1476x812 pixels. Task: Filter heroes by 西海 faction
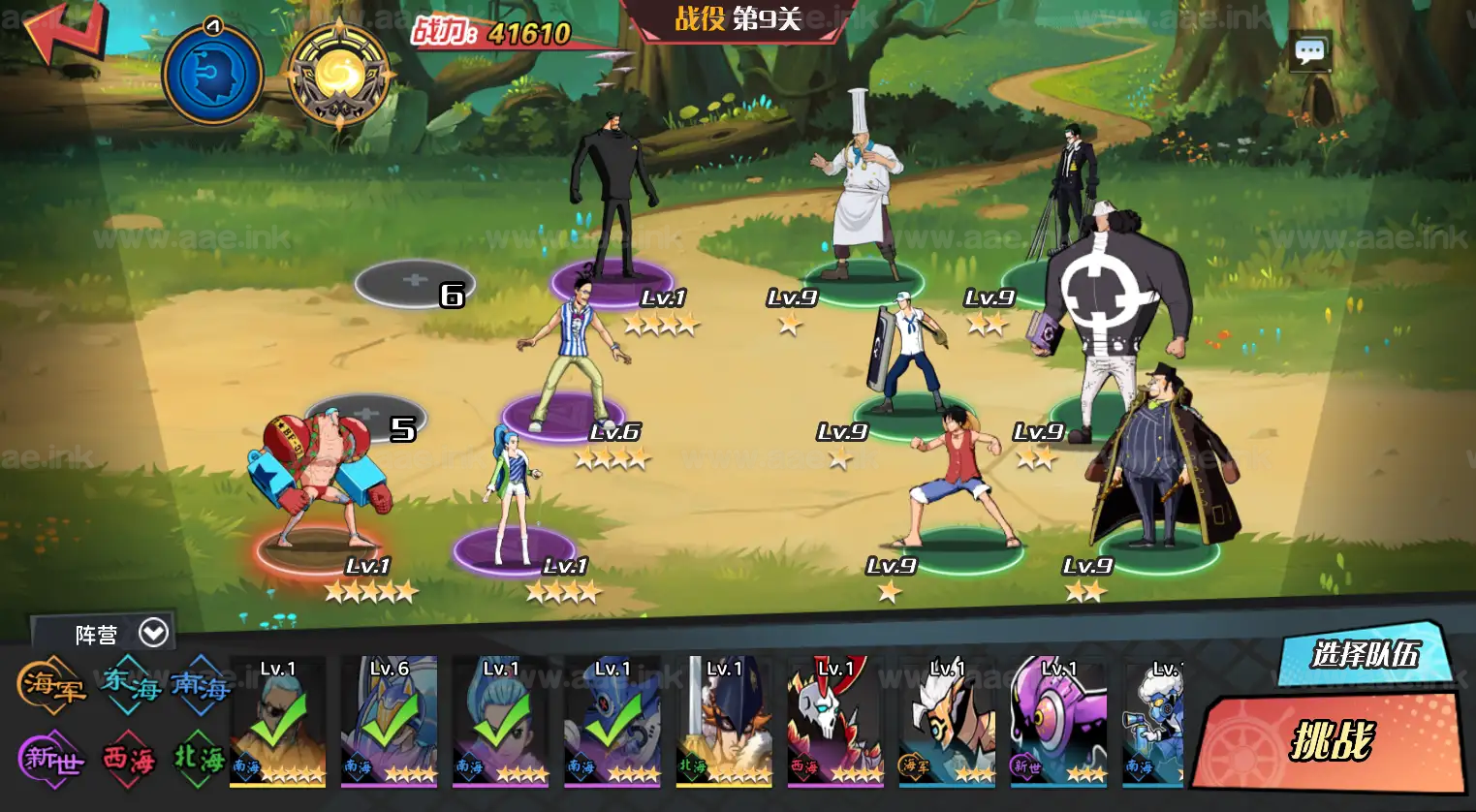pos(129,758)
